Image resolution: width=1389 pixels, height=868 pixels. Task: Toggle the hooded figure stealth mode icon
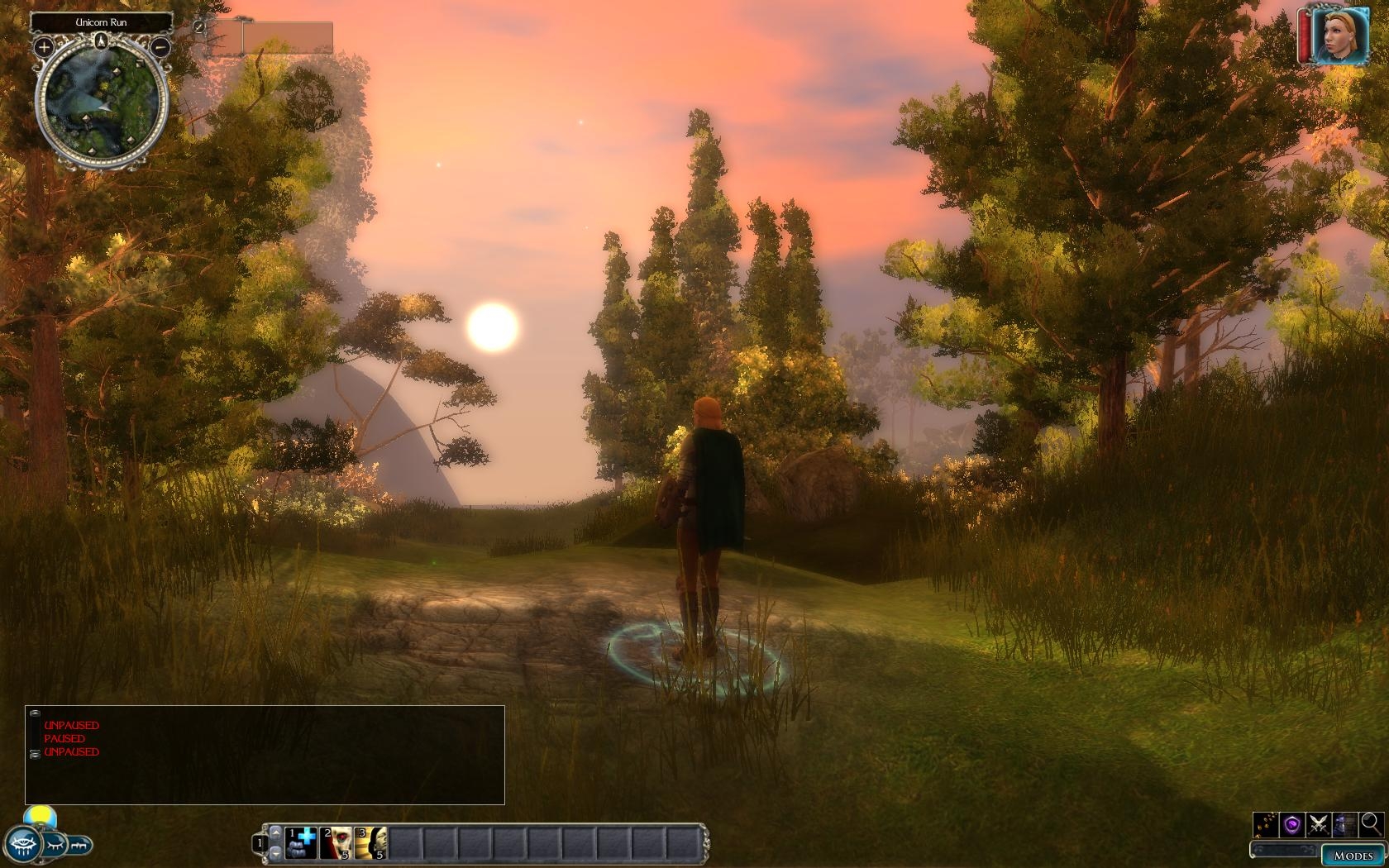(1345, 824)
